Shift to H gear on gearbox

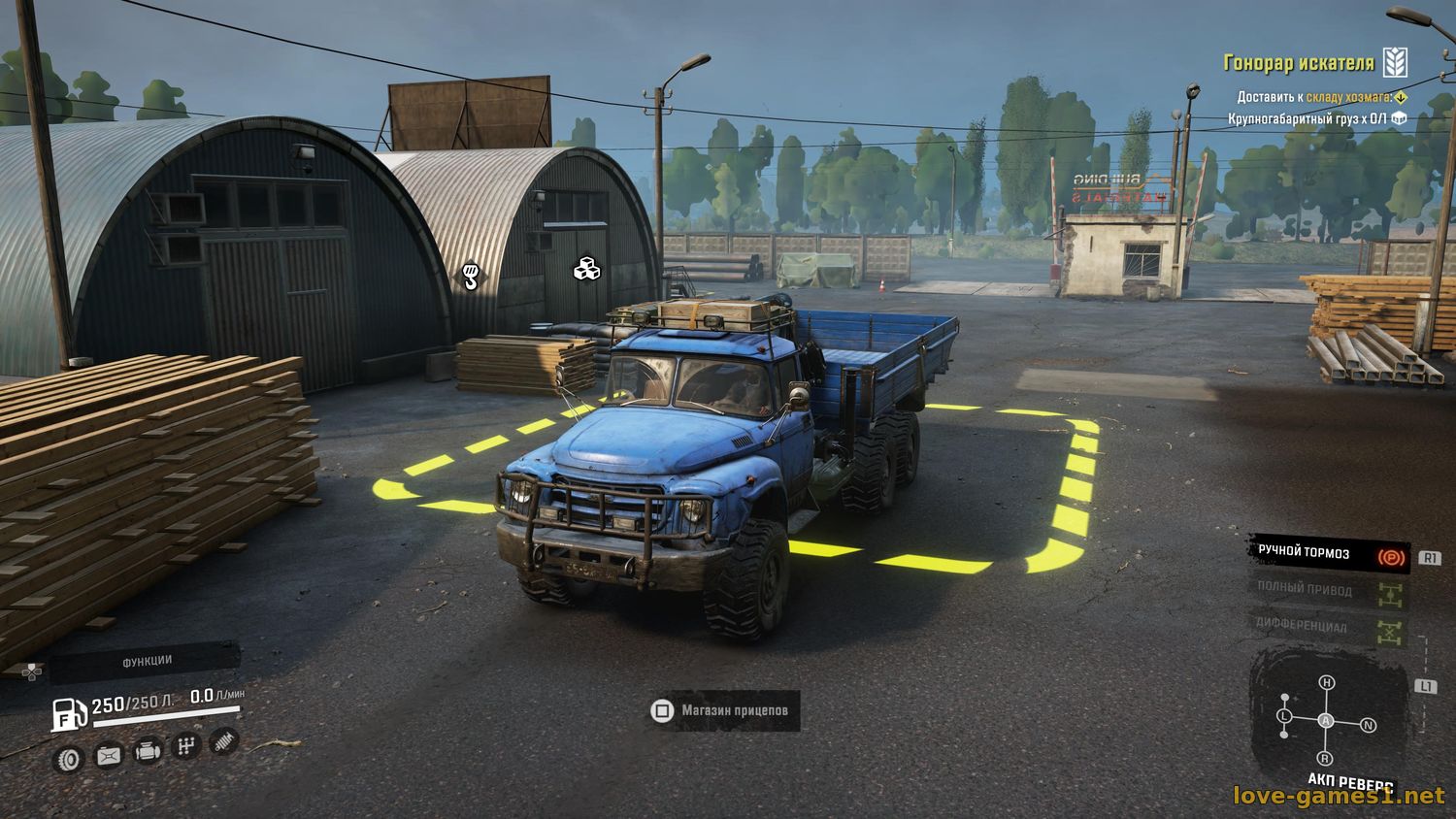coord(1327,683)
